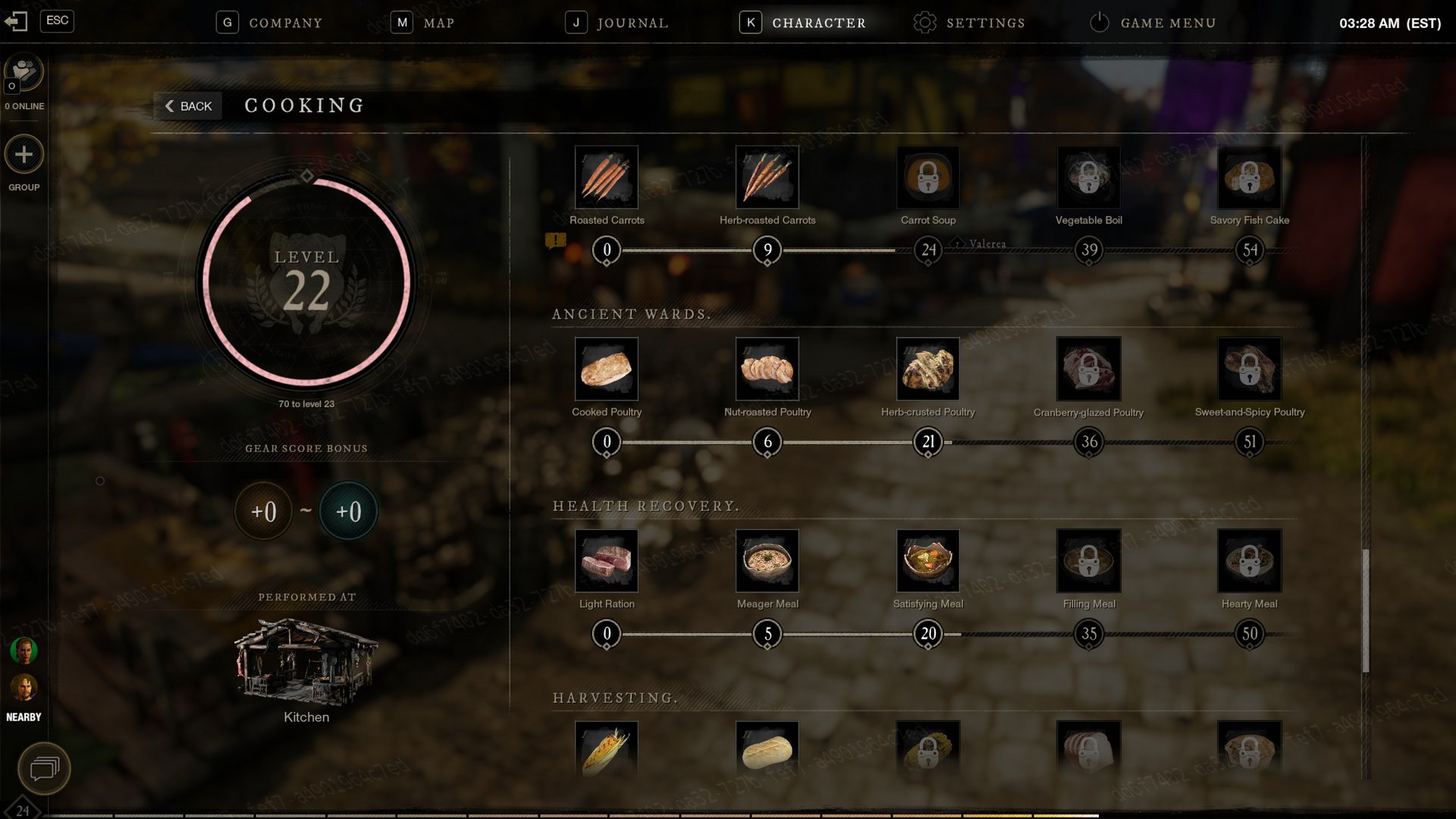Select the Roasted Carrots recipe
The height and width of the screenshot is (819, 1456).
(607, 177)
